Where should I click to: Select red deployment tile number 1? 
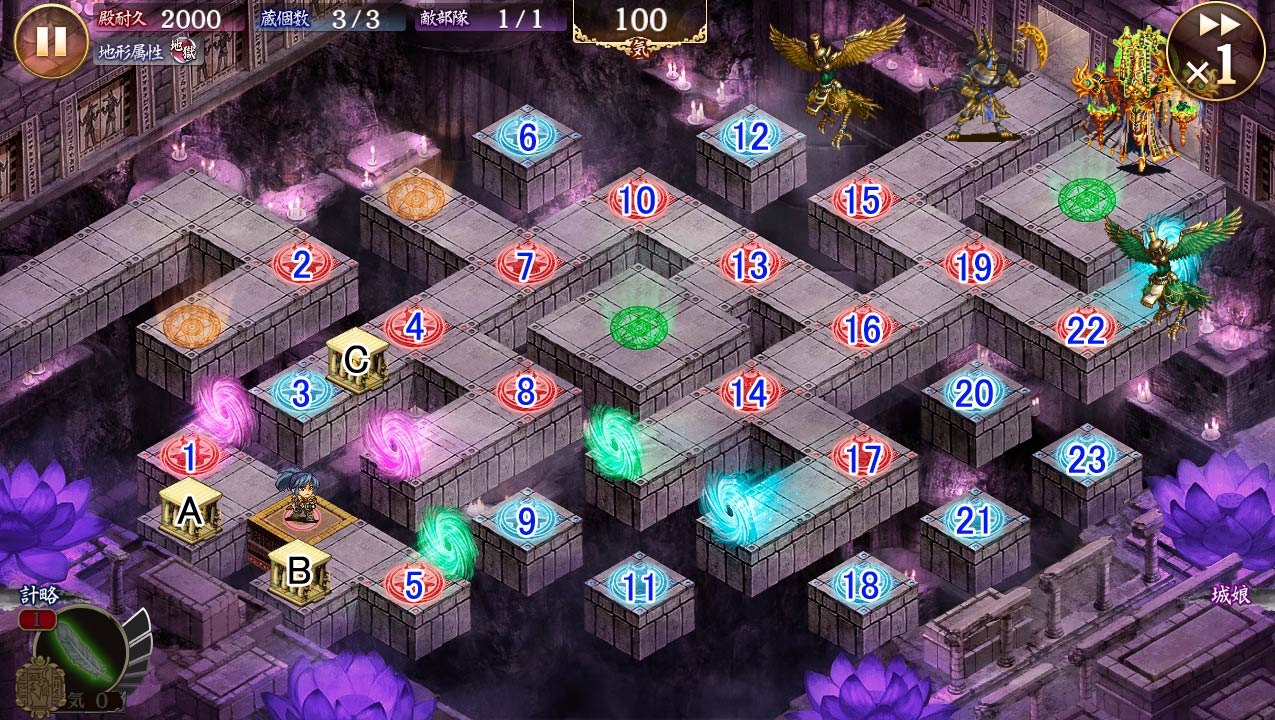(x=189, y=458)
